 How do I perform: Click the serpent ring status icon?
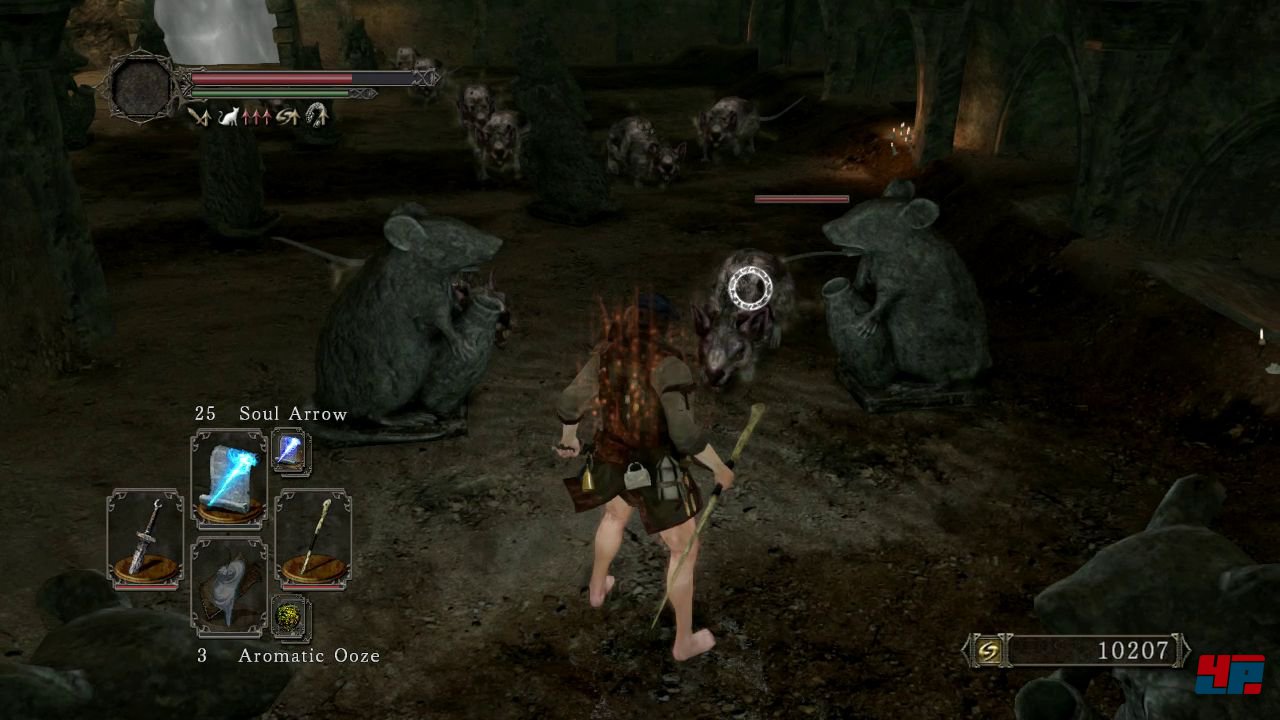coord(317,116)
